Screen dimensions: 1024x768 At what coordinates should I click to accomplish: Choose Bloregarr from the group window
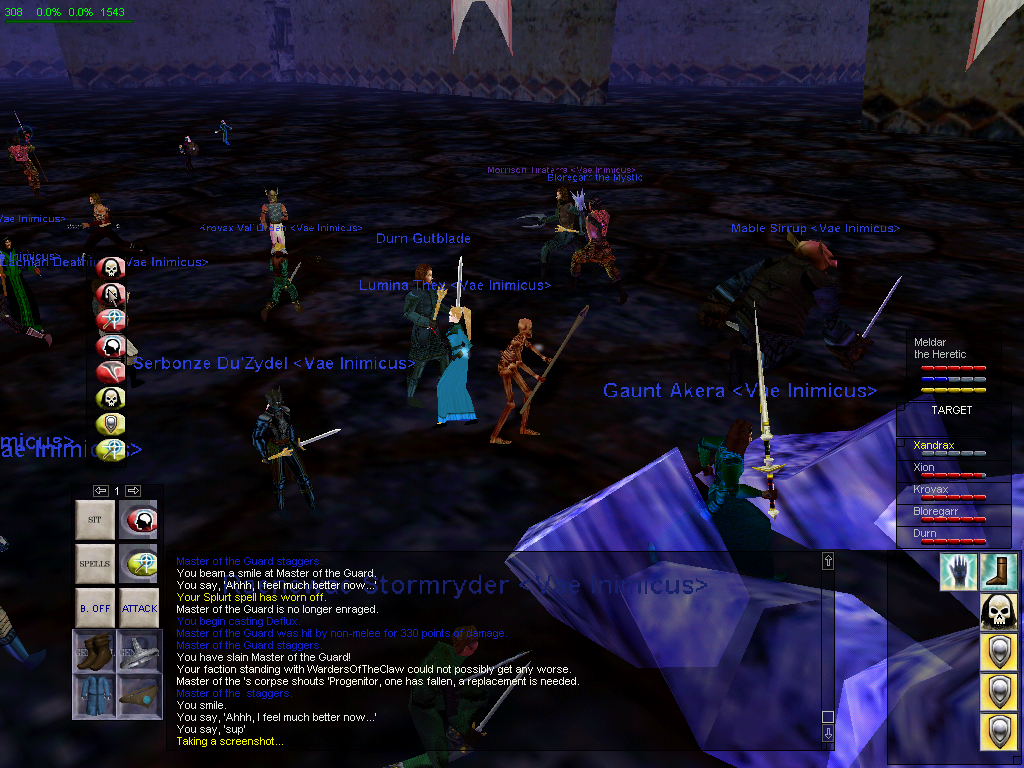(x=936, y=511)
